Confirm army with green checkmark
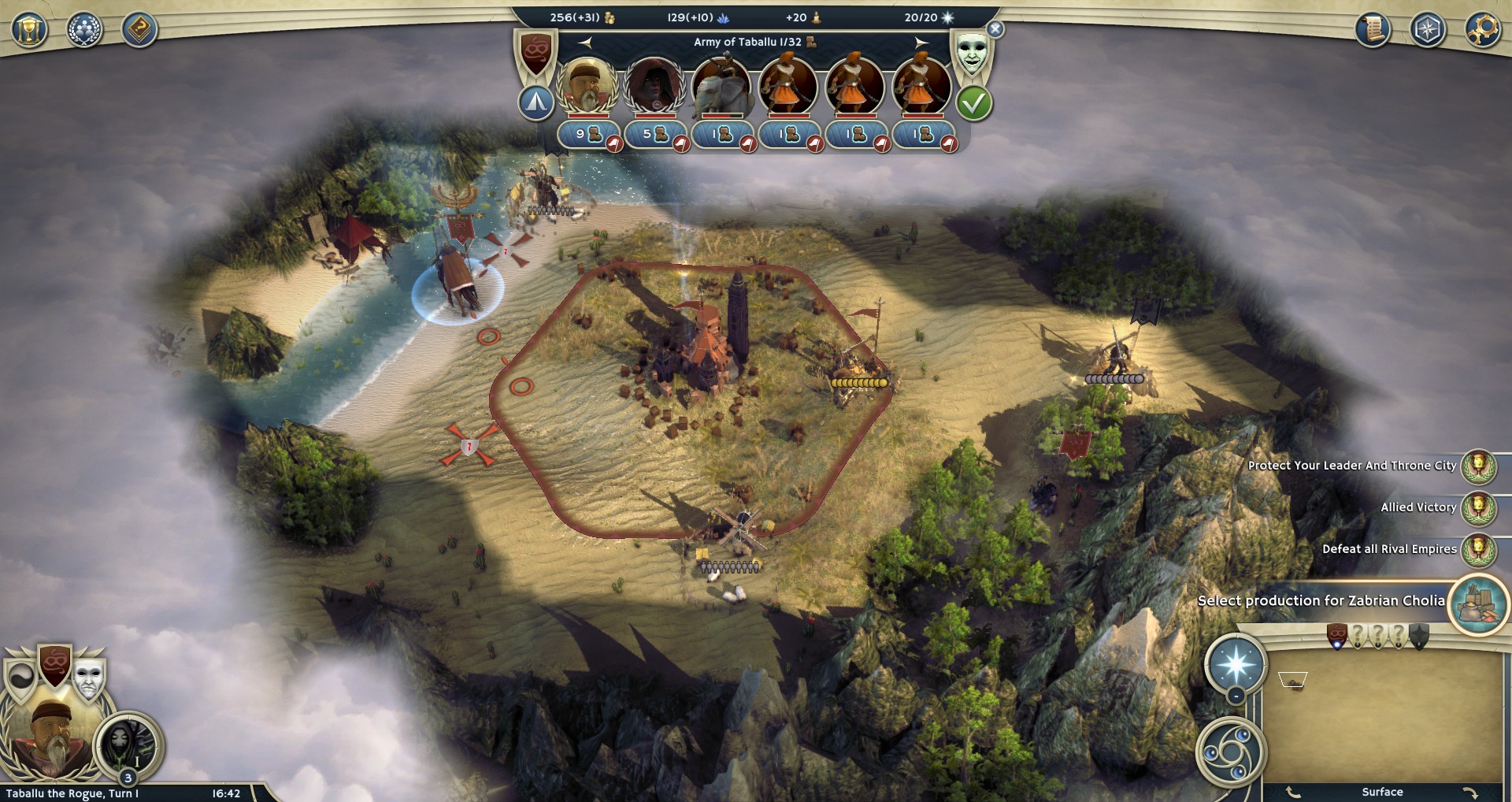The width and height of the screenshot is (1512, 802). [973, 103]
